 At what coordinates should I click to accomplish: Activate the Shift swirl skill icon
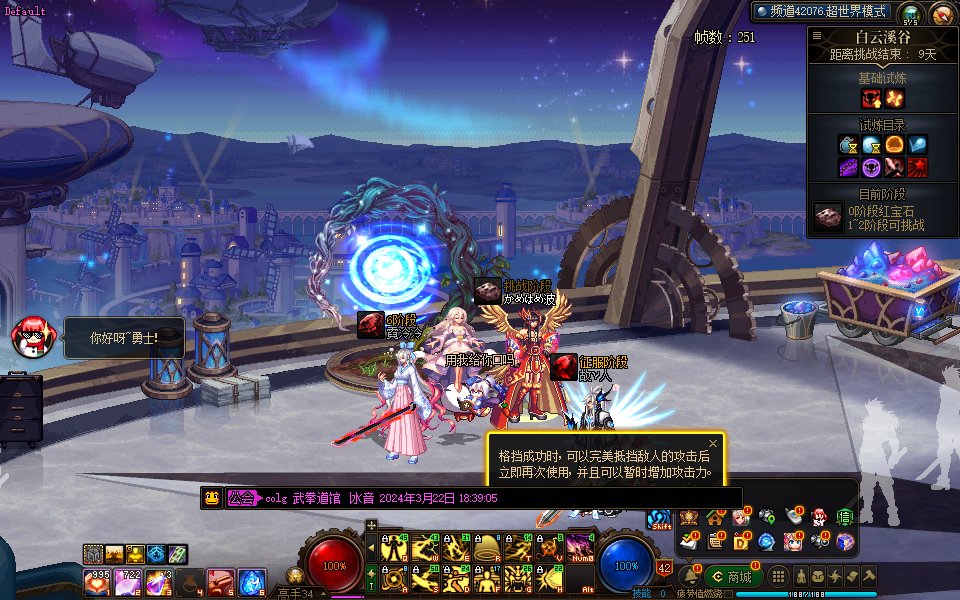(659, 520)
